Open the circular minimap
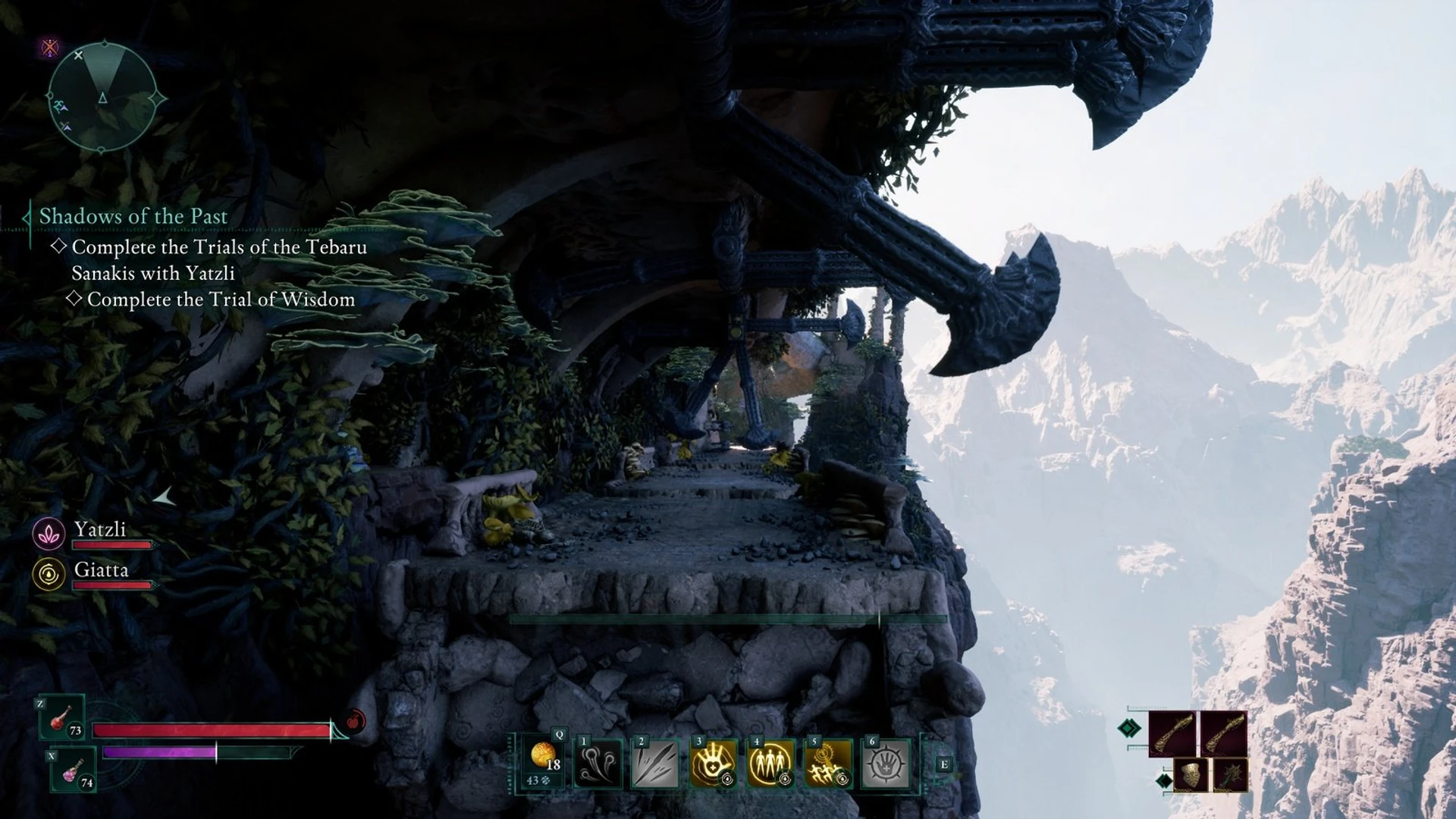The height and width of the screenshot is (819, 1456). click(102, 97)
